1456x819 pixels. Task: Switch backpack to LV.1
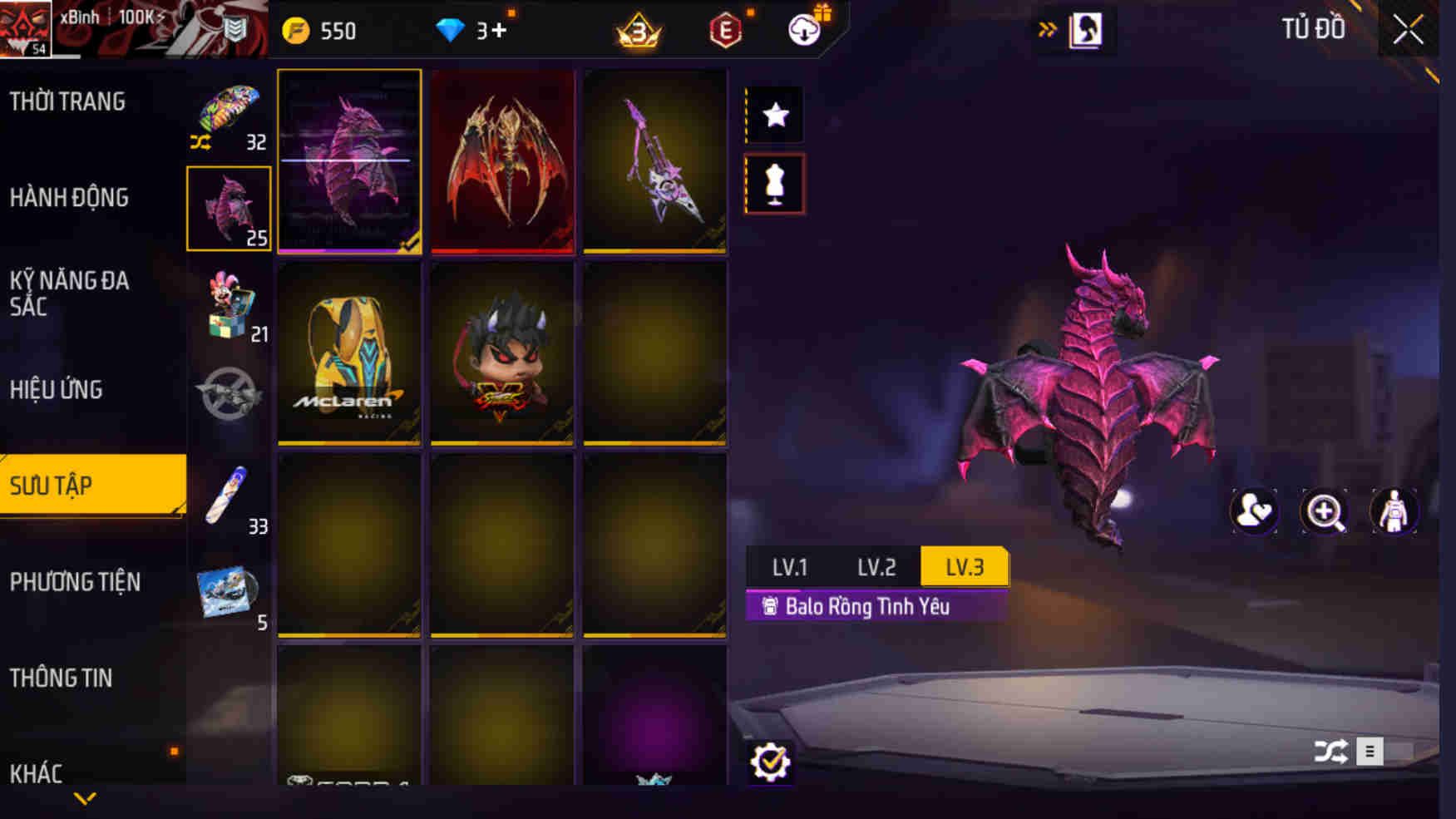tap(789, 567)
